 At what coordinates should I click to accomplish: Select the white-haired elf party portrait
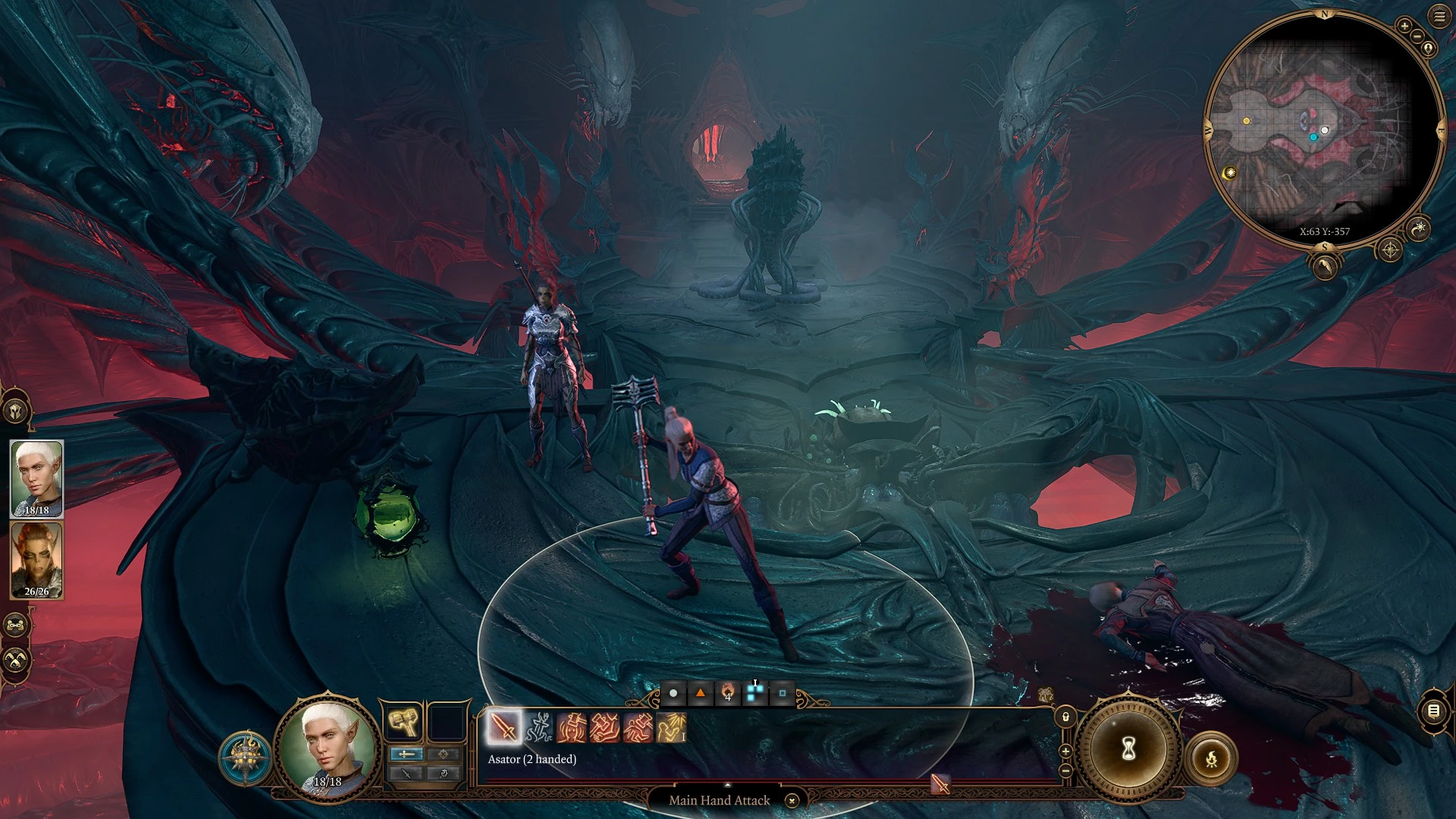[x=36, y=479]
